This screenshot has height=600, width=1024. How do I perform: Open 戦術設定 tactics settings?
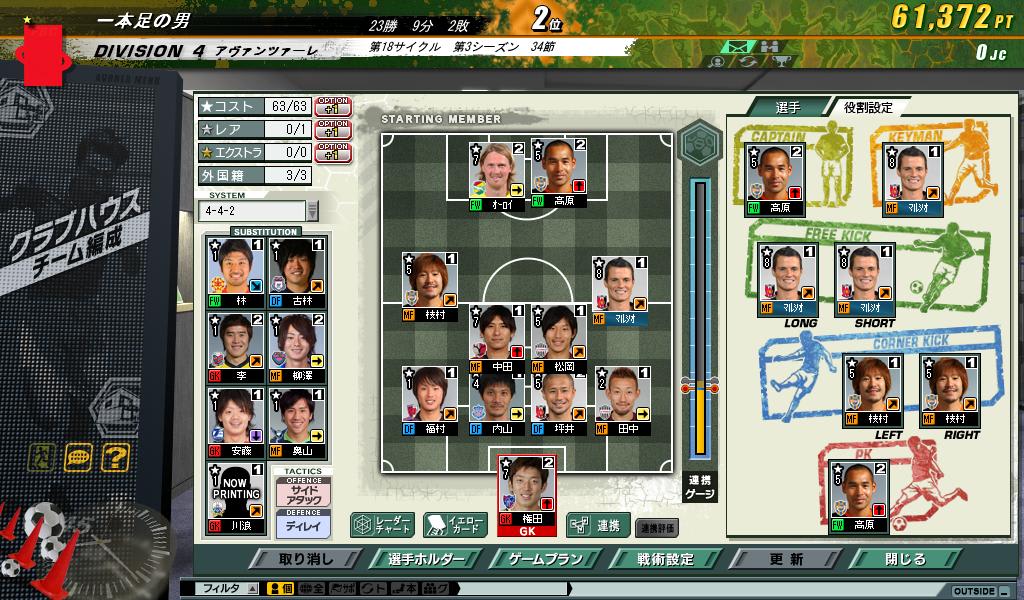click(666, 559)
